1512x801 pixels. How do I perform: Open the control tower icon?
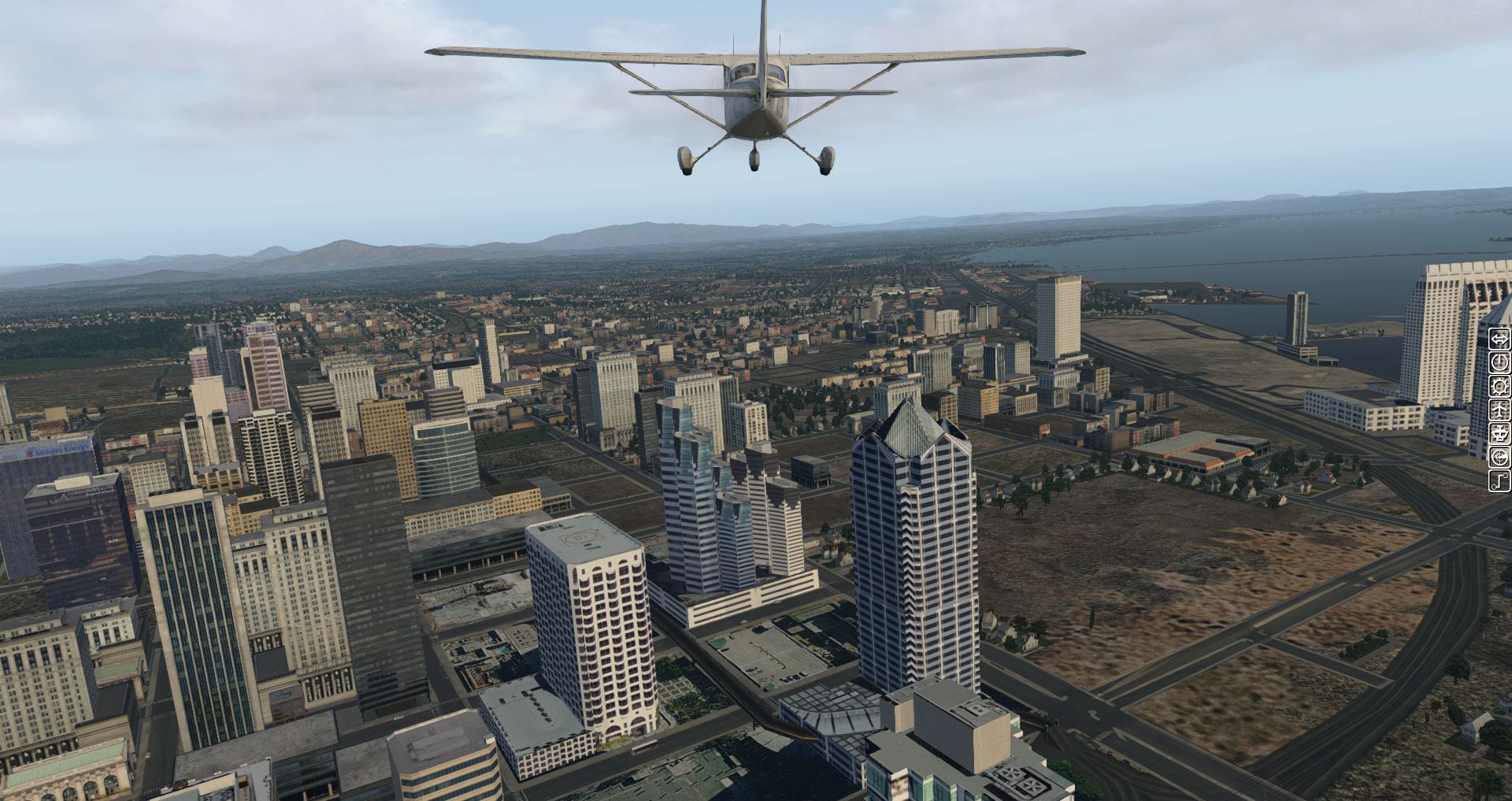[x=1499, y=433]
